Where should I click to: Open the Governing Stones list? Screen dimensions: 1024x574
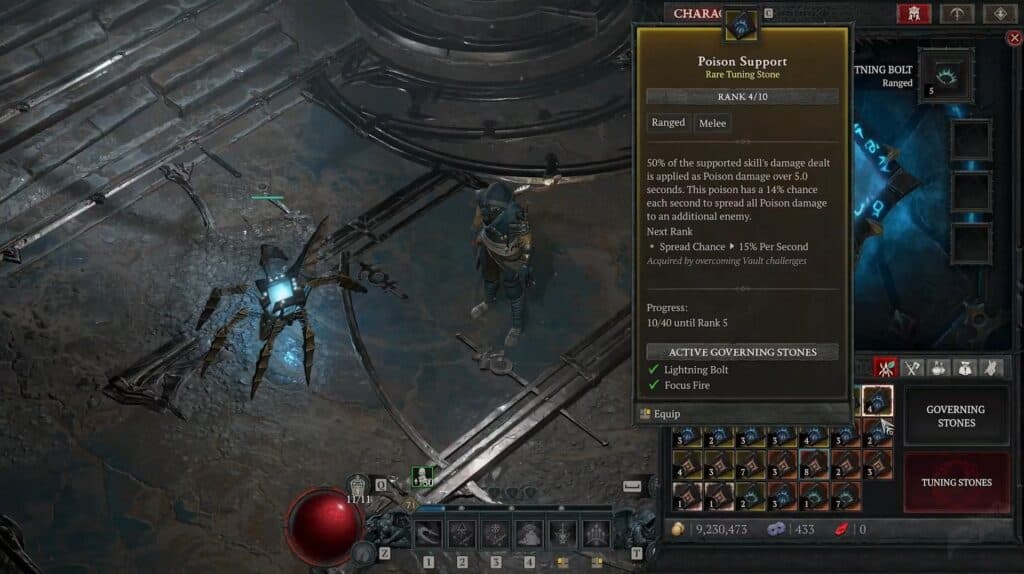coord(955,416)
